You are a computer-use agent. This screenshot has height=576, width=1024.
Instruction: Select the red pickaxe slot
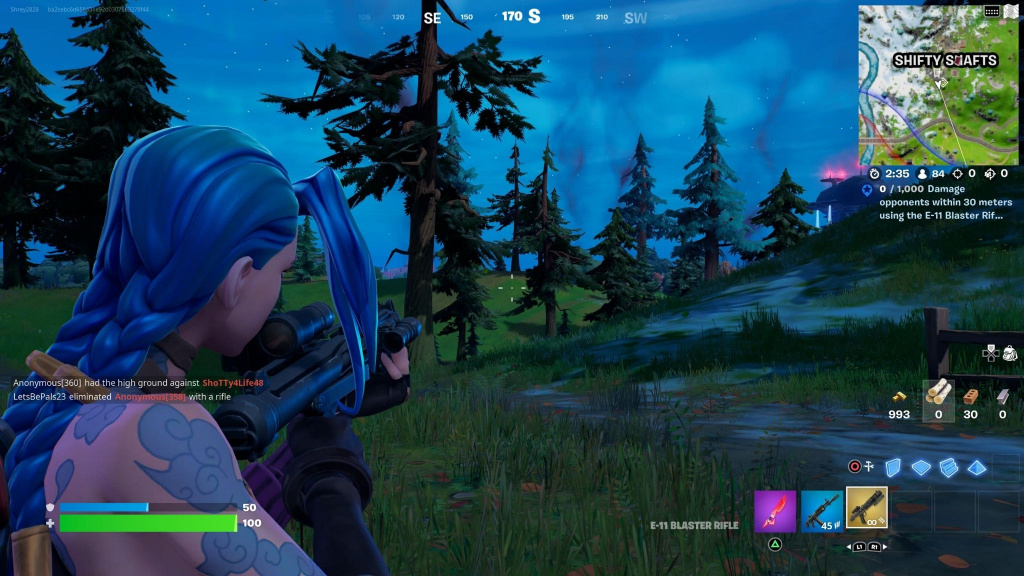[775, 510]
